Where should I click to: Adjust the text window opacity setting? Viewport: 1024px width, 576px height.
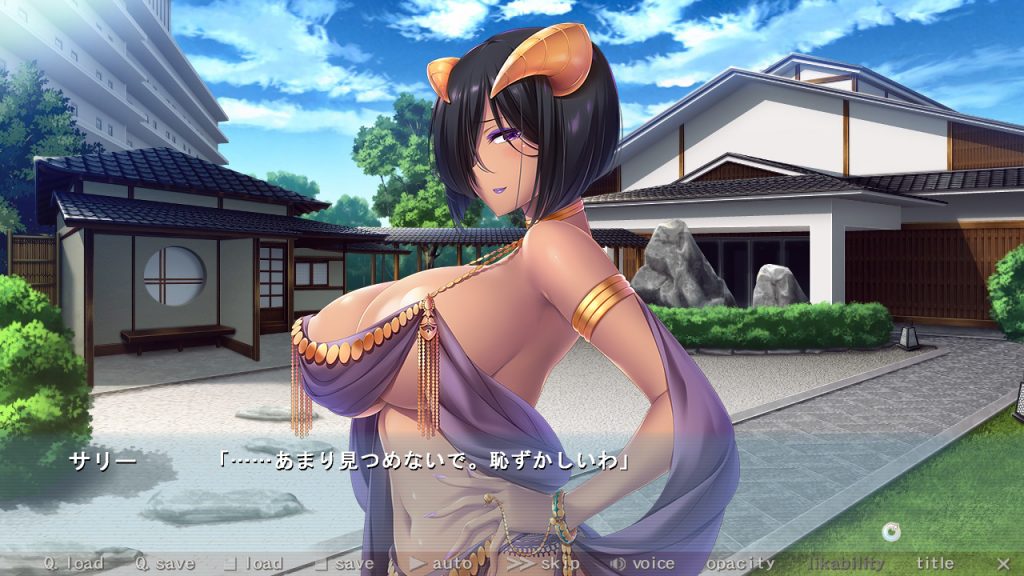(741, 564)
